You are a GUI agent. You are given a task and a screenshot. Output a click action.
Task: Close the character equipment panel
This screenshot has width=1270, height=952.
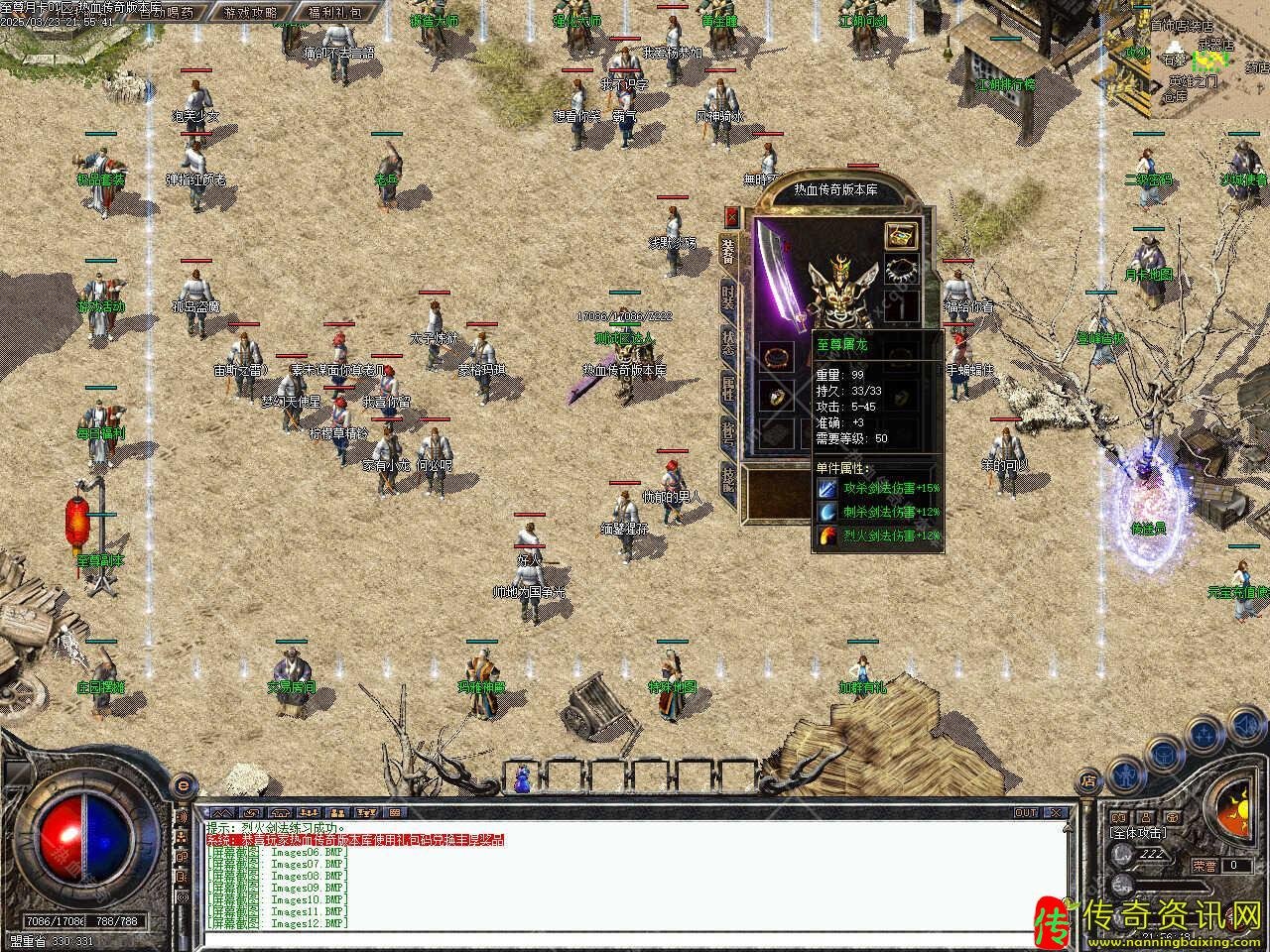click(732, 216)
